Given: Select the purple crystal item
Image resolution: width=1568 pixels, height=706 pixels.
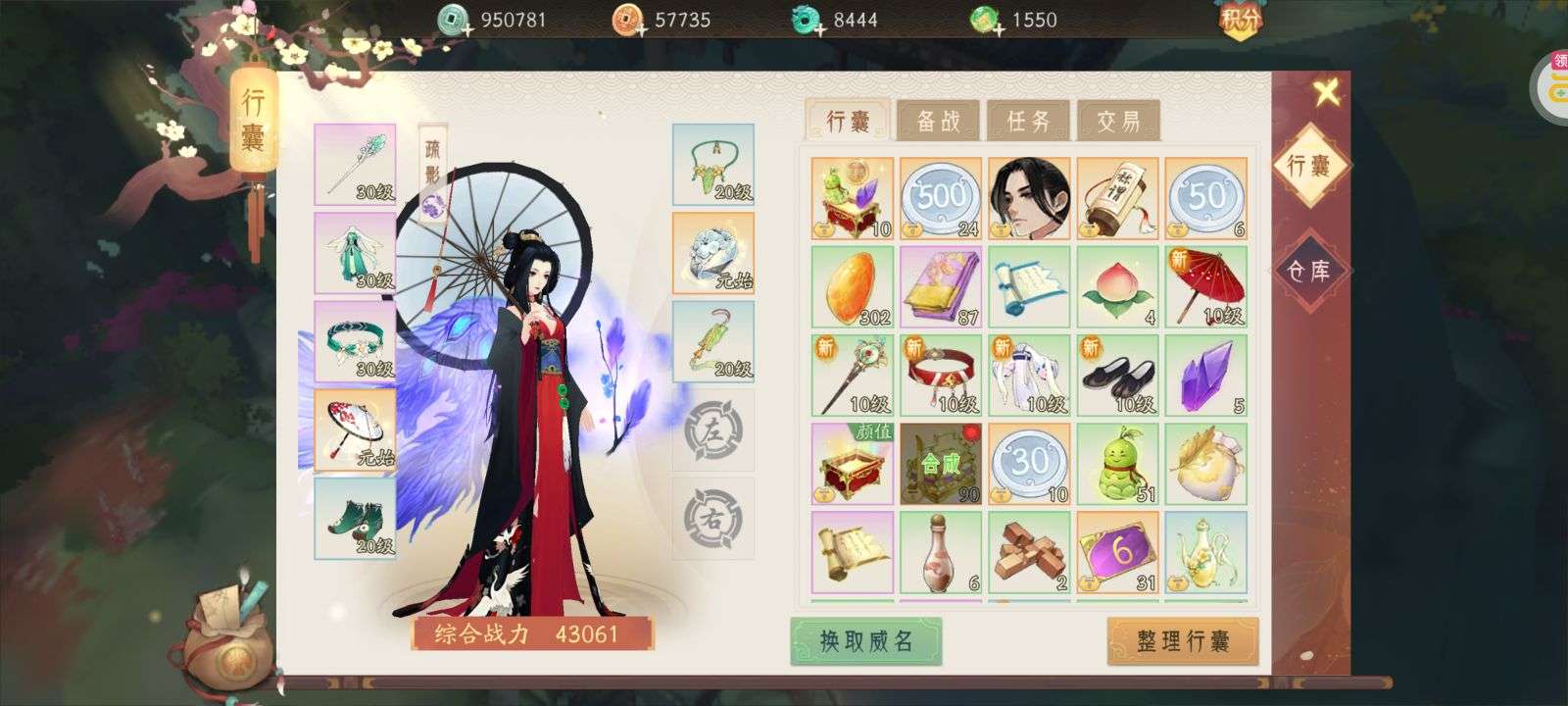Looking at the screenshot, I should 1205,375.
